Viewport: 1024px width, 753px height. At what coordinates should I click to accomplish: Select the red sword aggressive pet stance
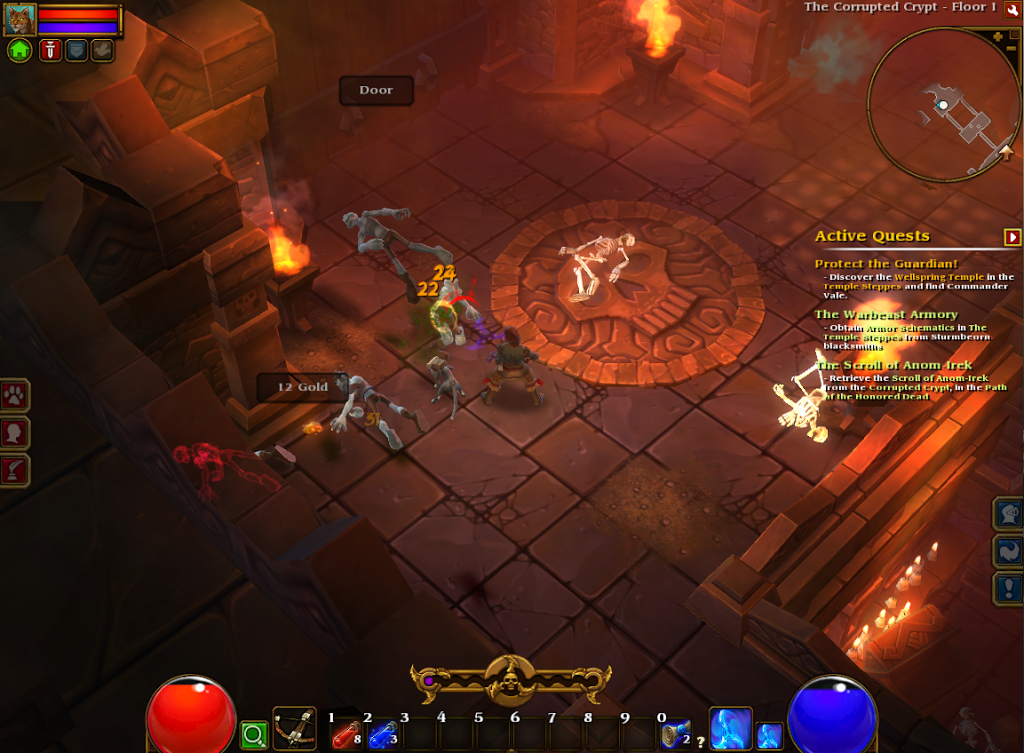click(x=50, y=50)
